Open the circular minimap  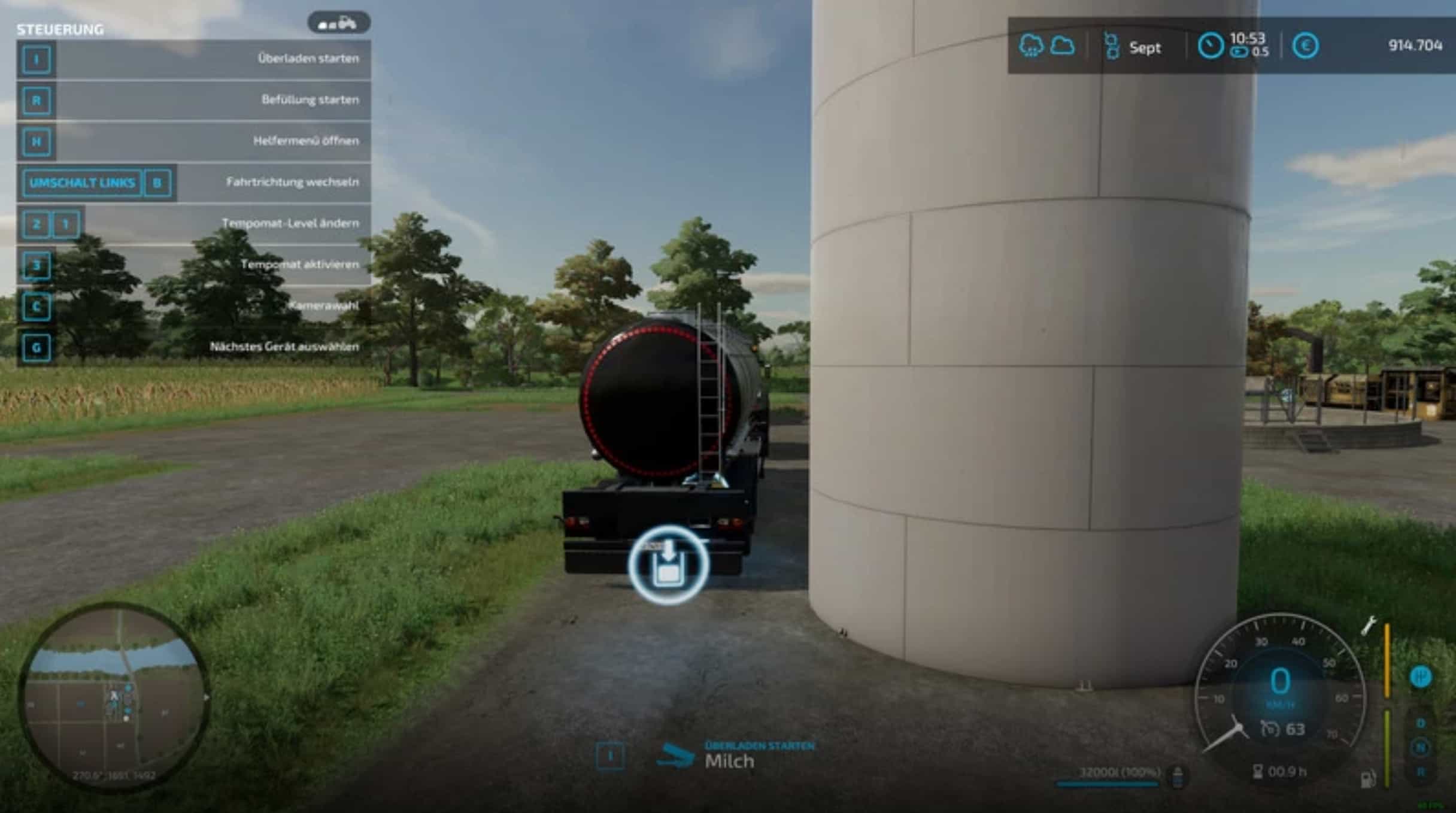click(x=114, y=697)
